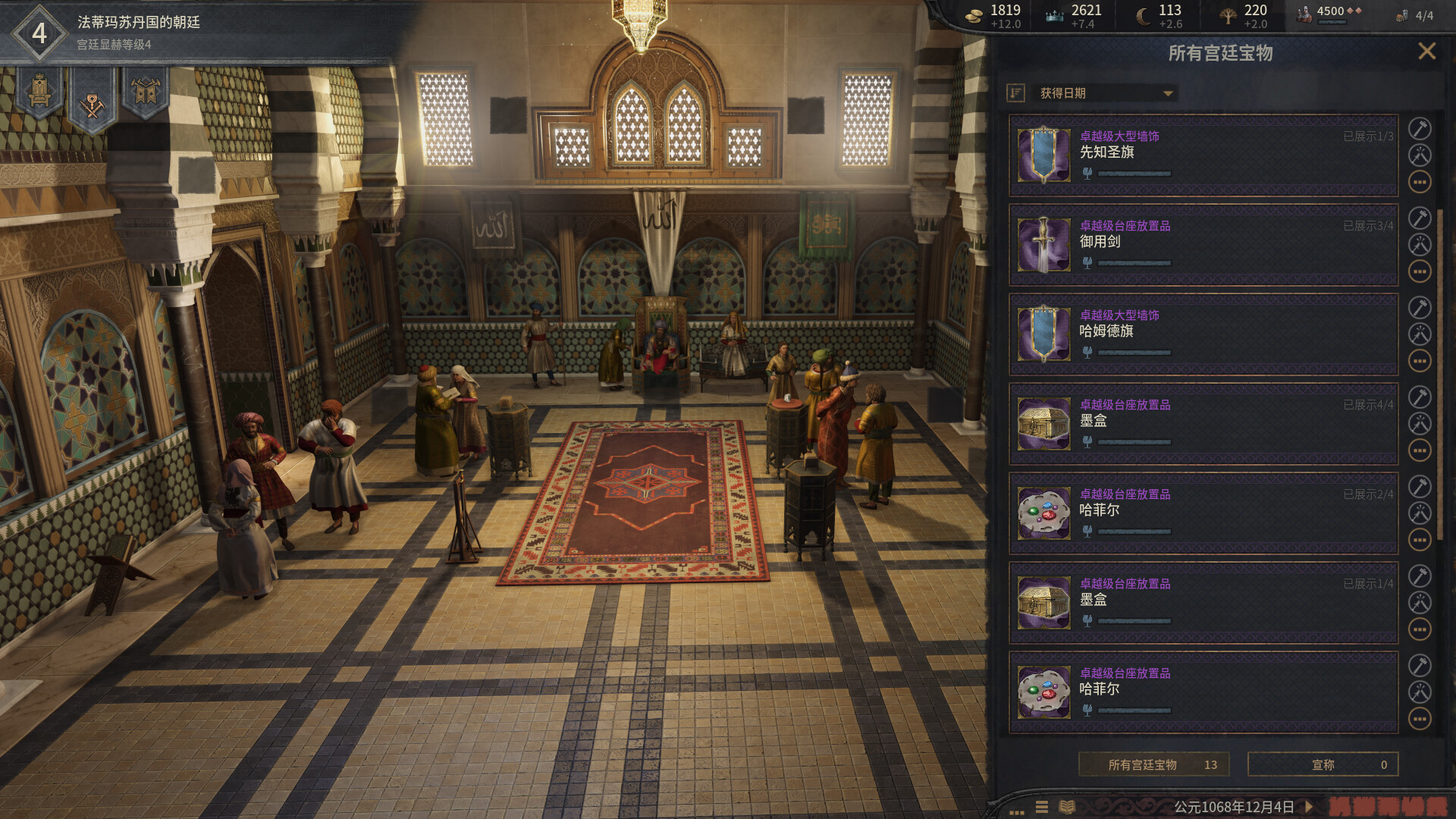
Task: Select the 哈菲尔 artifact marked 已展示2/4
Action: tap(1203, 513)
